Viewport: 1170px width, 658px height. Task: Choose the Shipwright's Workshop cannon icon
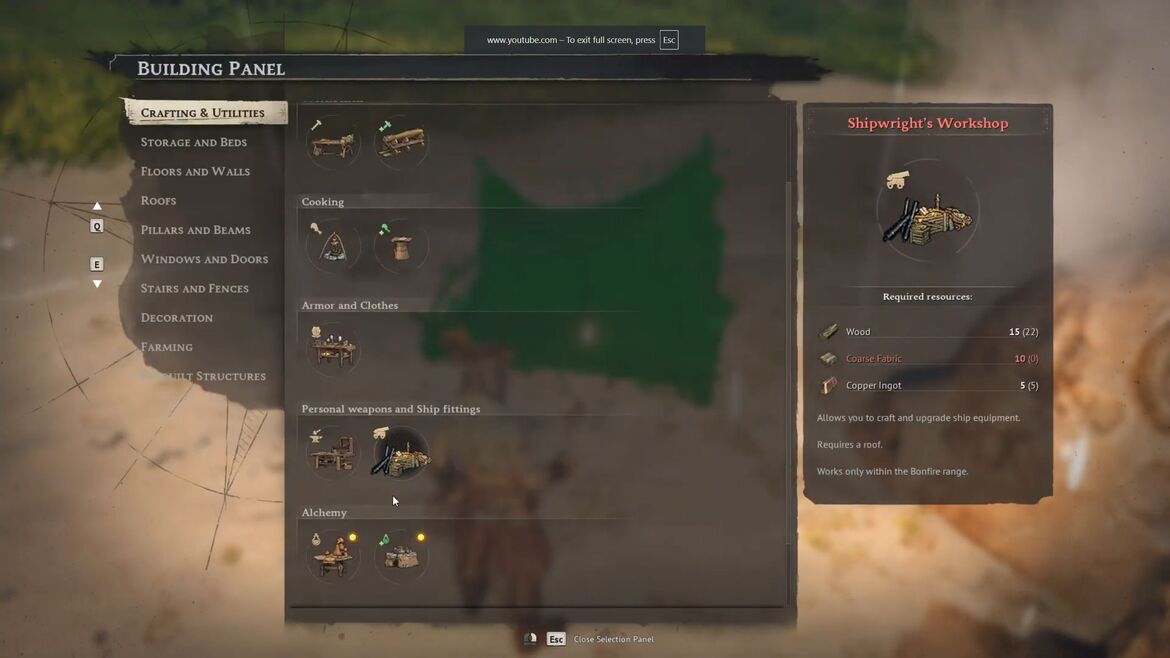[401, 454]
